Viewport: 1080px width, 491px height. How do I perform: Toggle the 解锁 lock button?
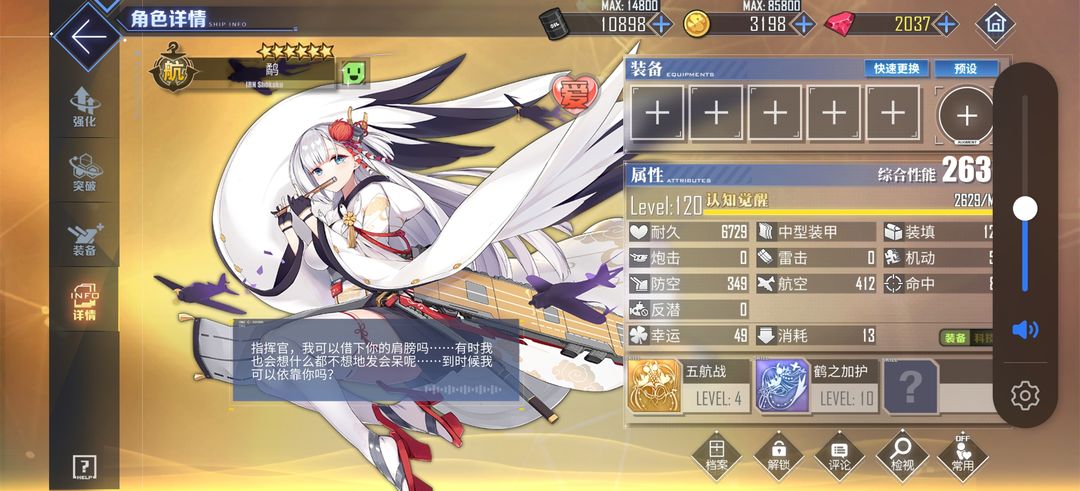[778, 456]
